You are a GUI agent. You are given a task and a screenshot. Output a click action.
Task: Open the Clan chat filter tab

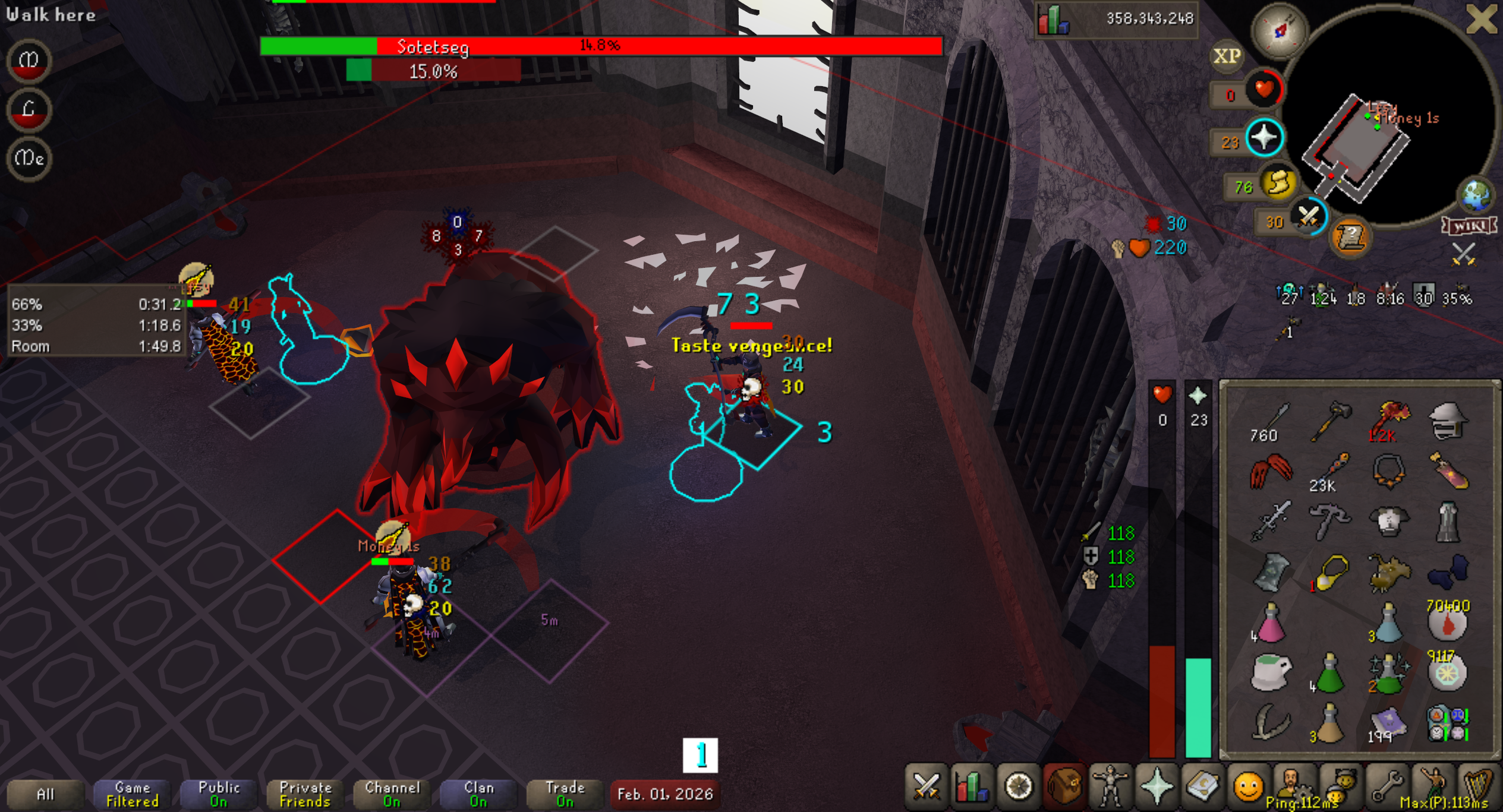click(x=478, y=794)
